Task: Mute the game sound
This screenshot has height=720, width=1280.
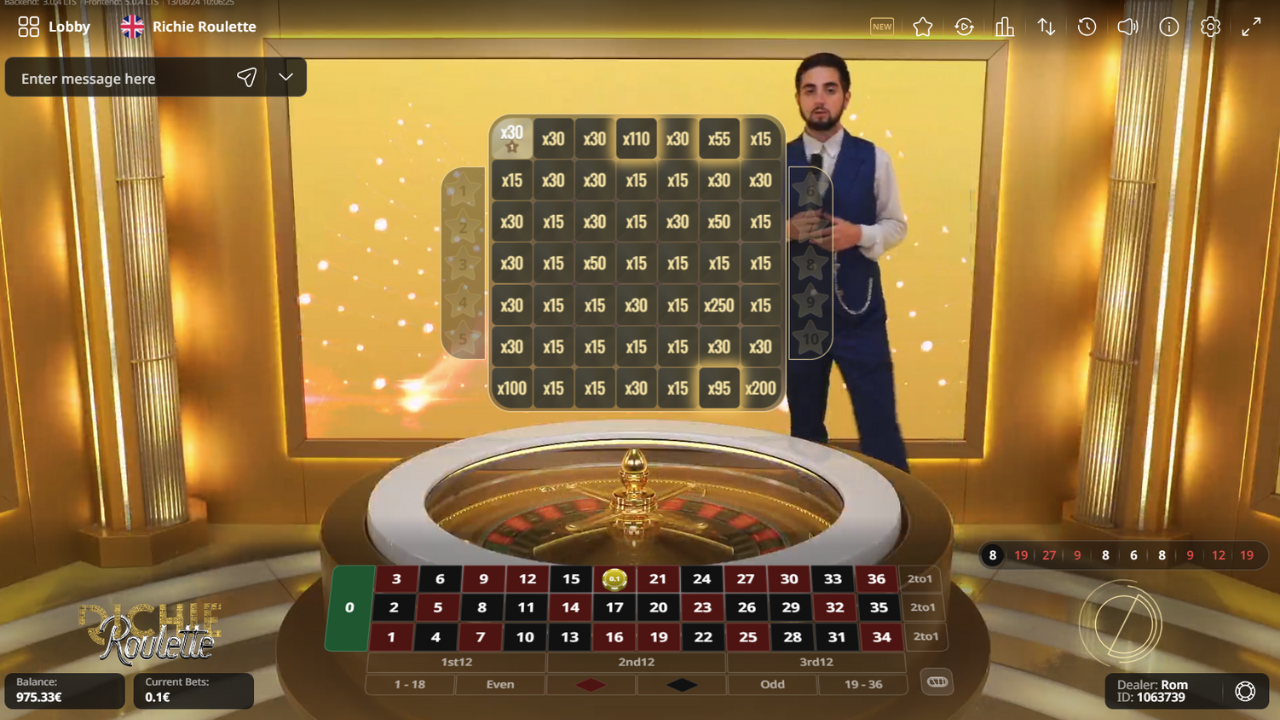Action: click(x=1127, y=27)
